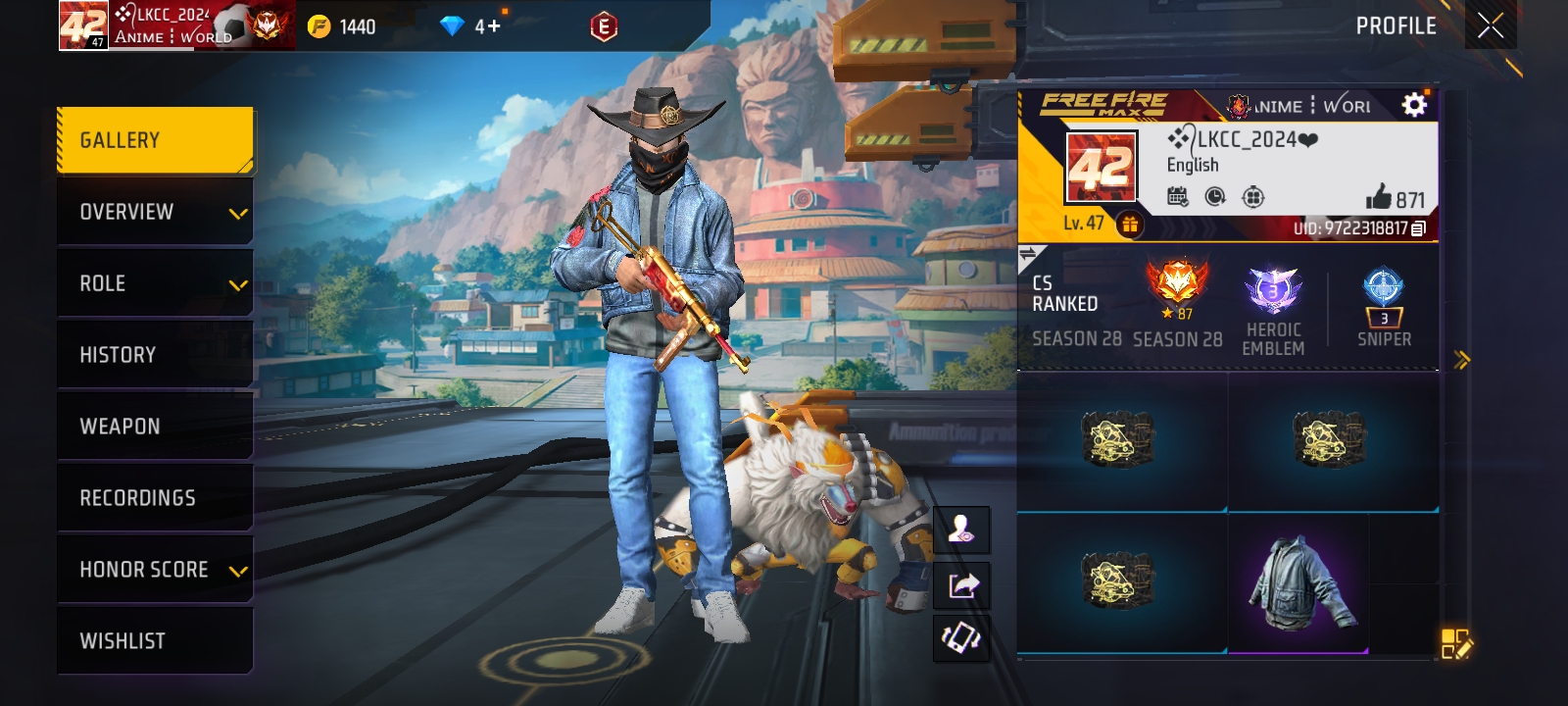Expand the Role section
Screen dimensions: 1568x706
pyautogui.click(x=155, y=282)
